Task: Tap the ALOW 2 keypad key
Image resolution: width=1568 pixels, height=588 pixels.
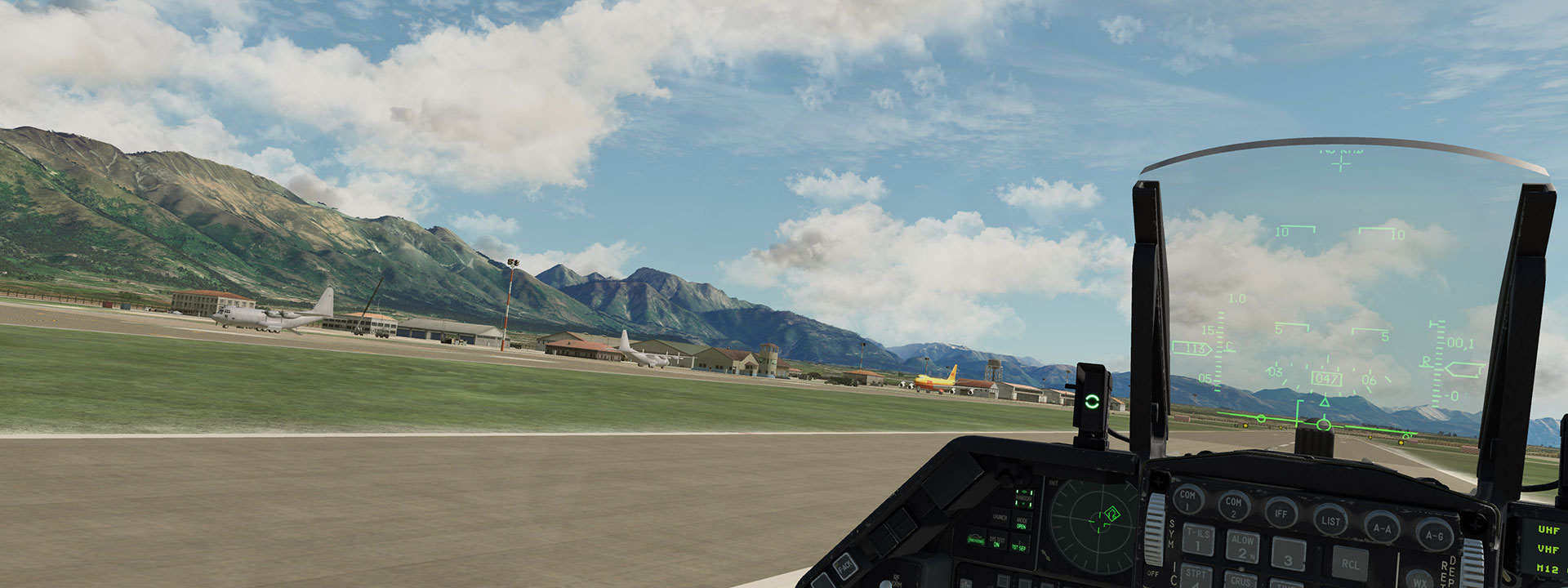Action: (x=1242, y=546)
